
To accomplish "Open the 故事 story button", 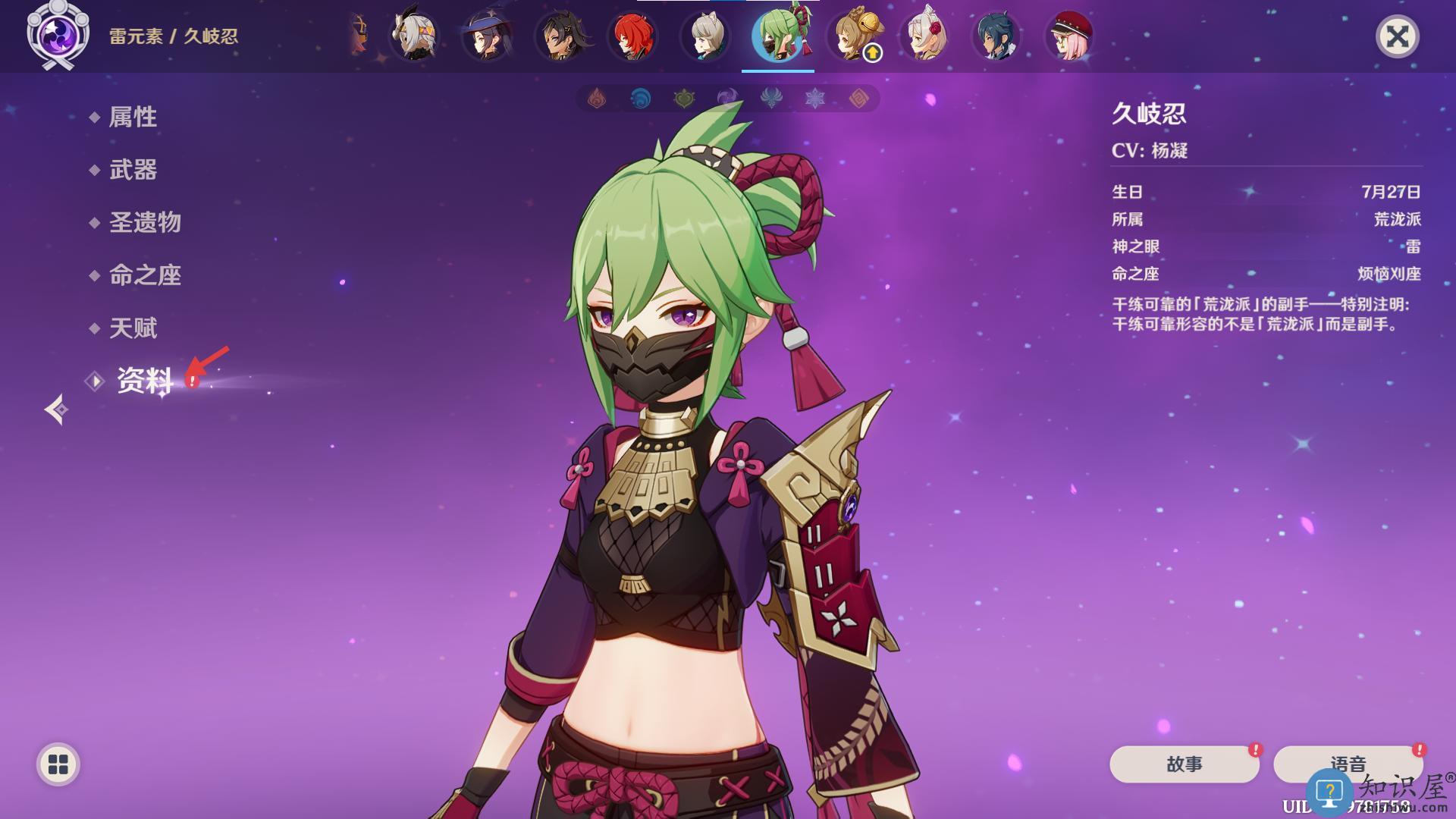I will 1184,764.
